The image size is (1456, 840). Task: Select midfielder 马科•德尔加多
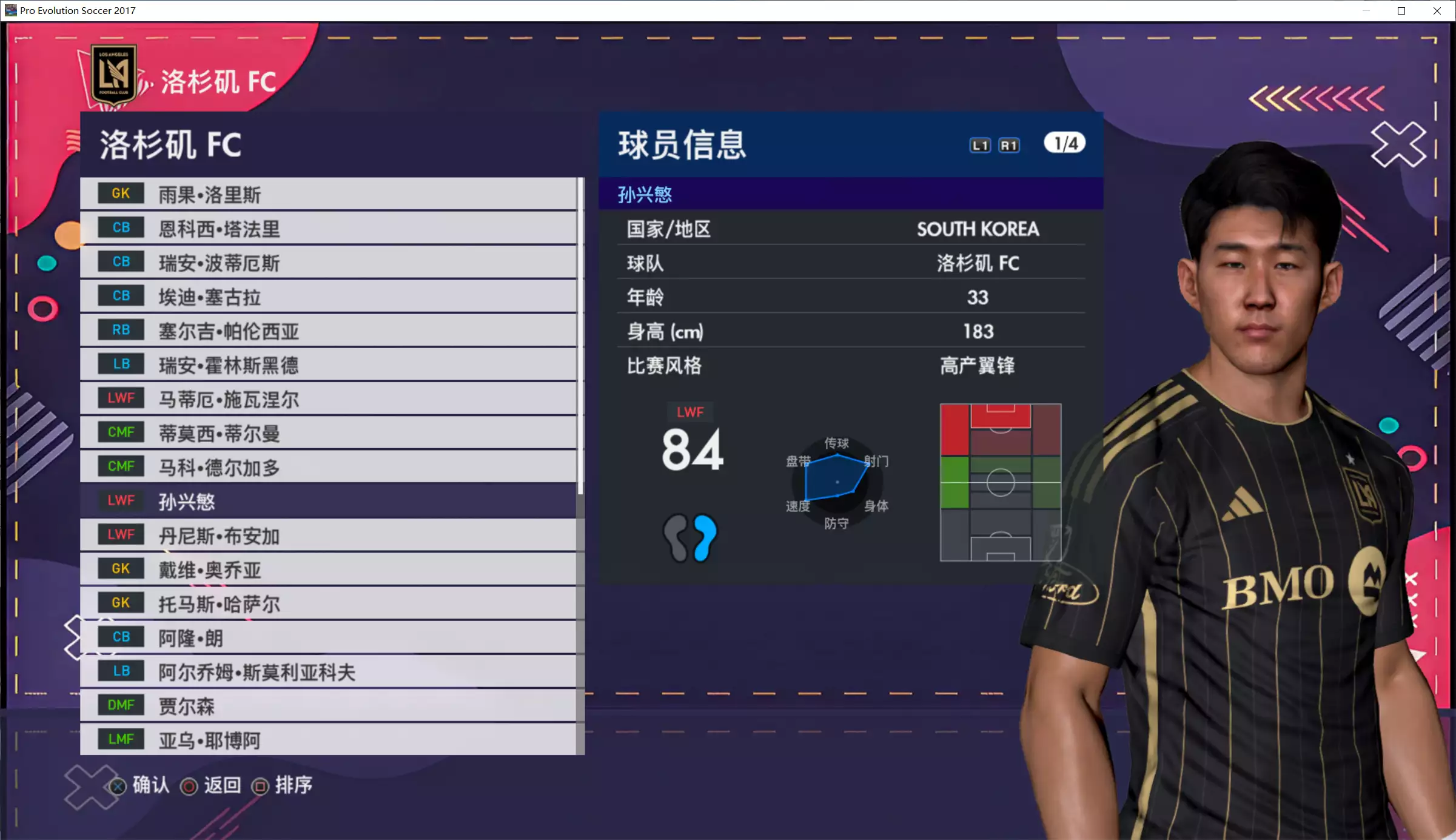327,467
